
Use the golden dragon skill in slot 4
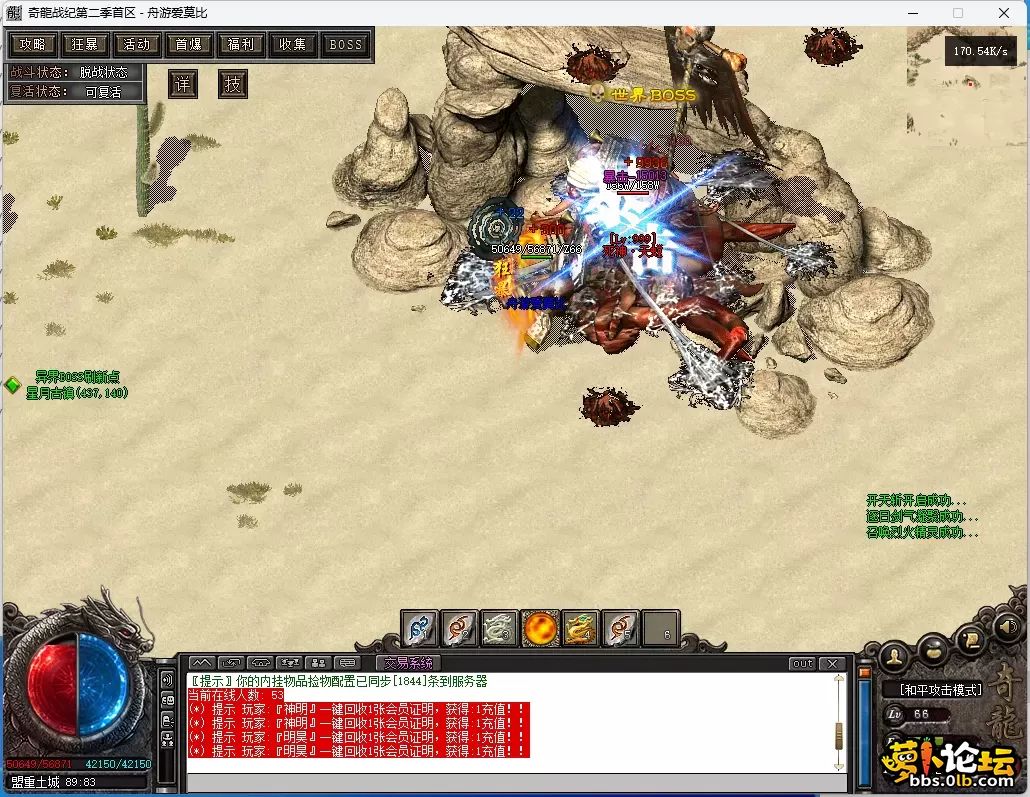point(580,629)
